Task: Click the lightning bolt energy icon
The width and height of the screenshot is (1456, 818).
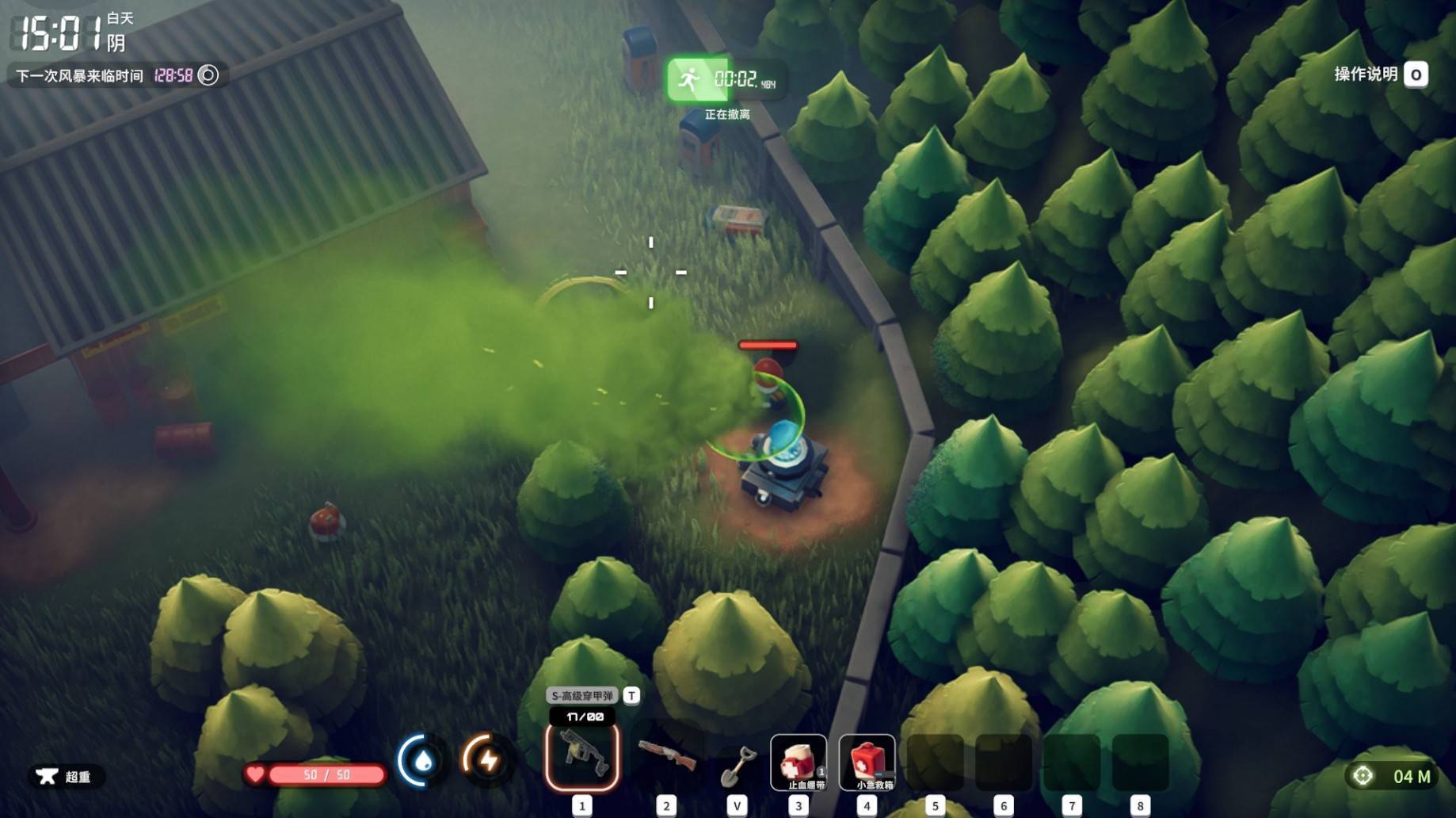Action: point(487,761)
